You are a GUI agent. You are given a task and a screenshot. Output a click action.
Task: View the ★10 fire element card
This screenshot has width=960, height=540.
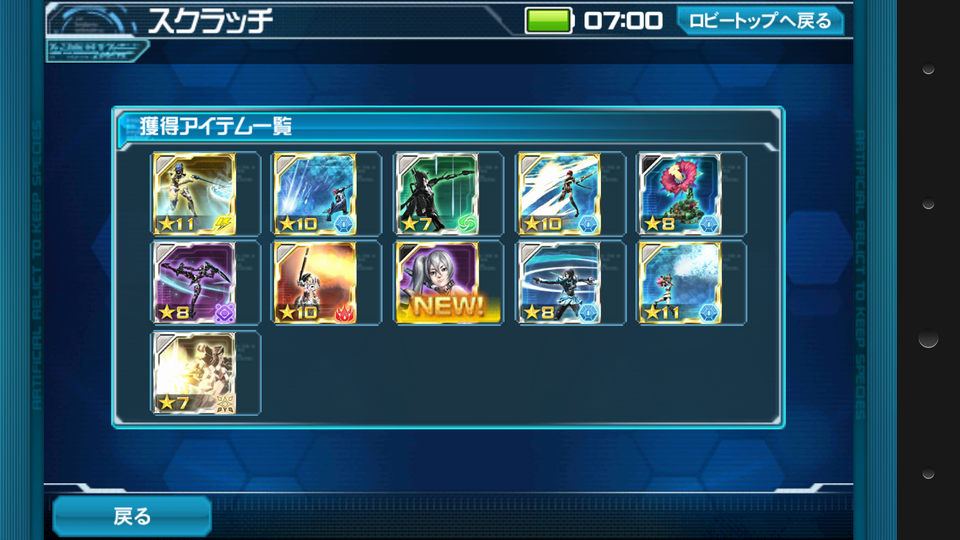click(316, 283)
